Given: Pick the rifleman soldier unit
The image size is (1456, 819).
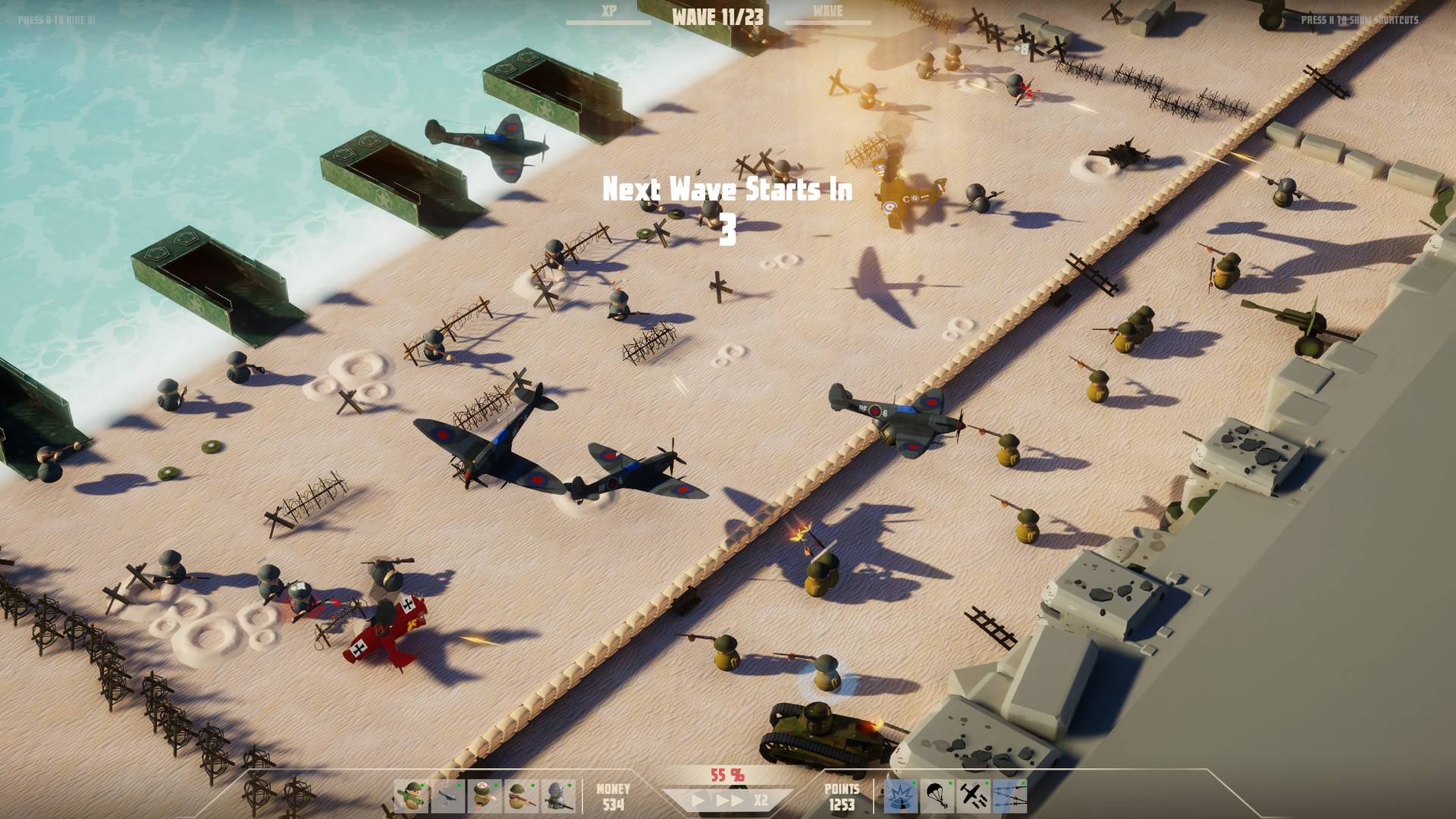Looking at the screenshot, I should click(x=521, y=797).
